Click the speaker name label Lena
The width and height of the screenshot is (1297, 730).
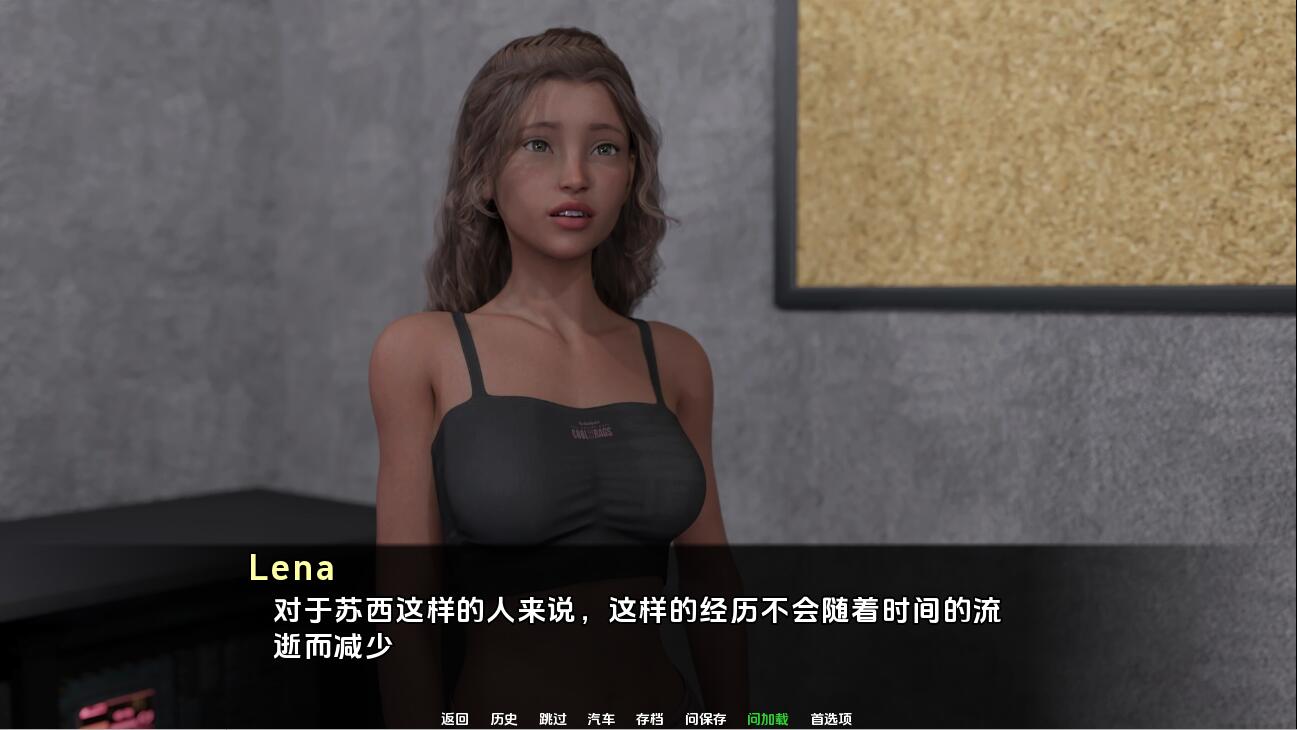tap(292, 568)
